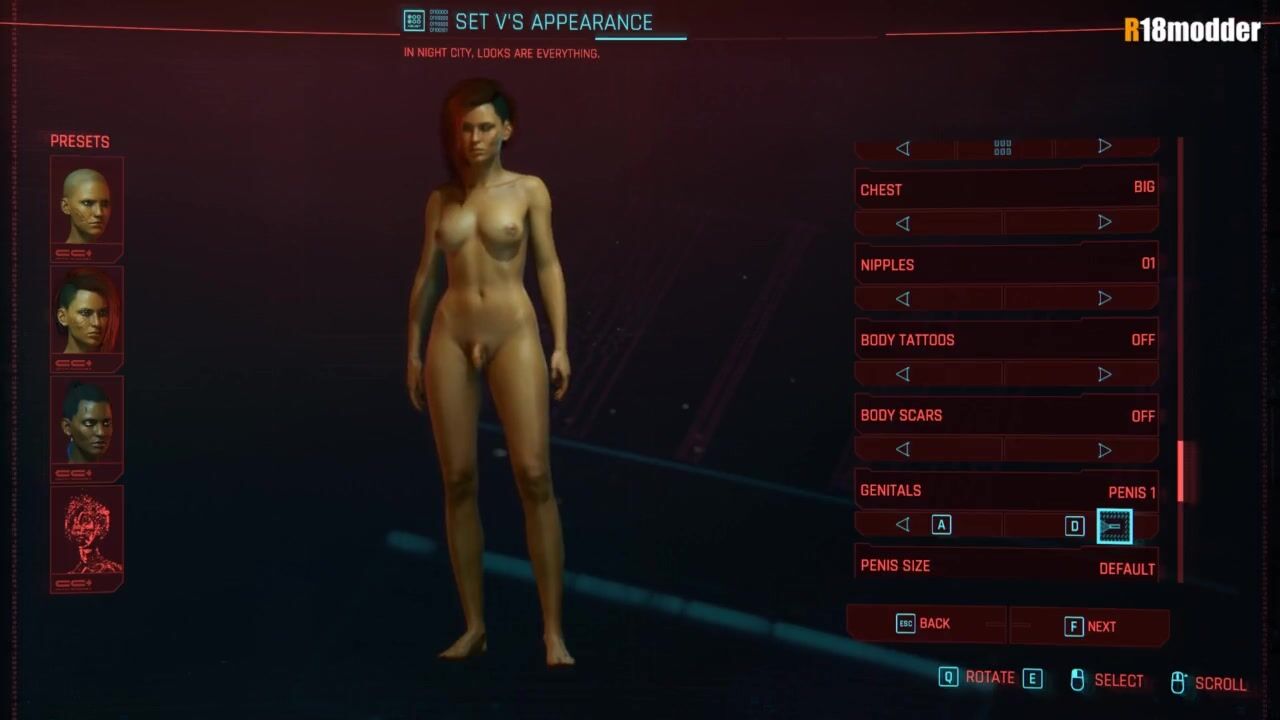Continue with the Next button

[x=1090, y=627]
